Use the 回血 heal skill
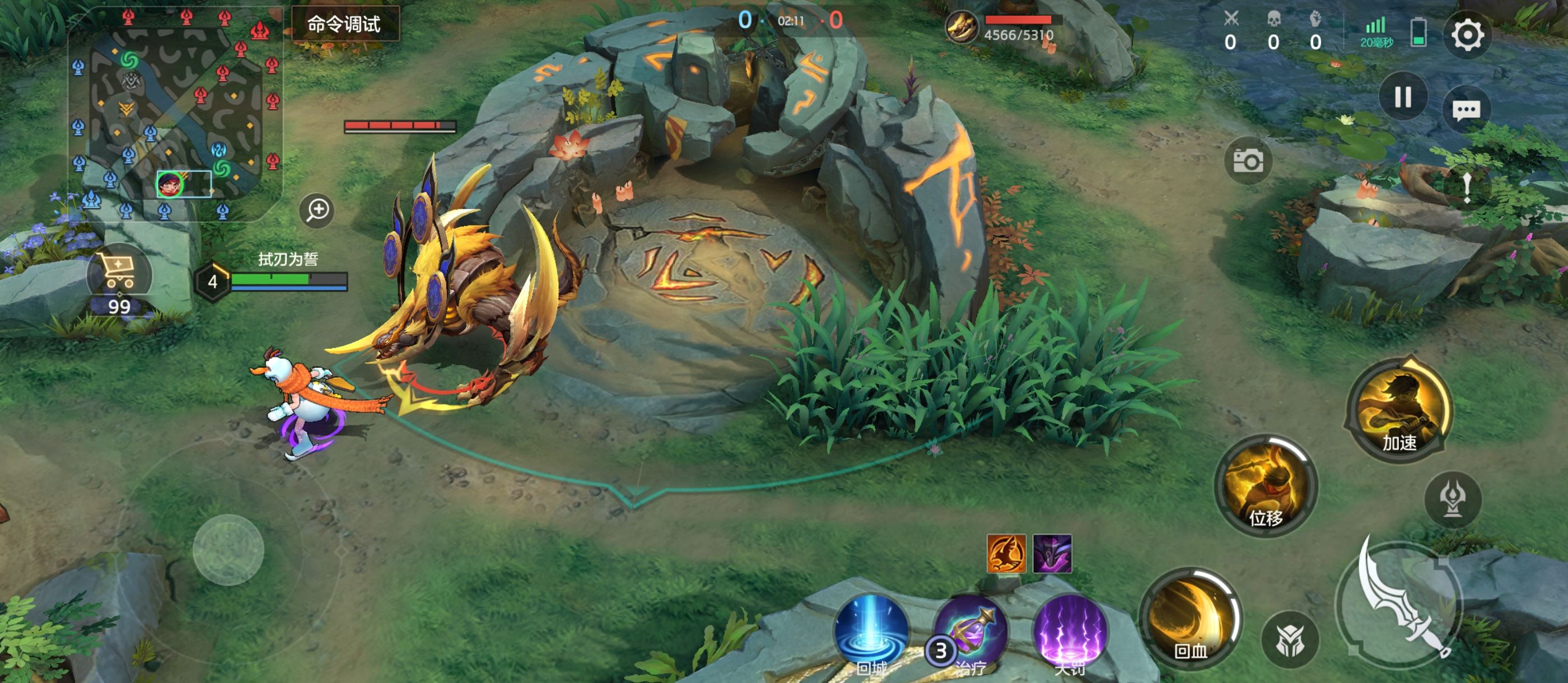Viewport: 1568px width, 683px height. 1191,618
